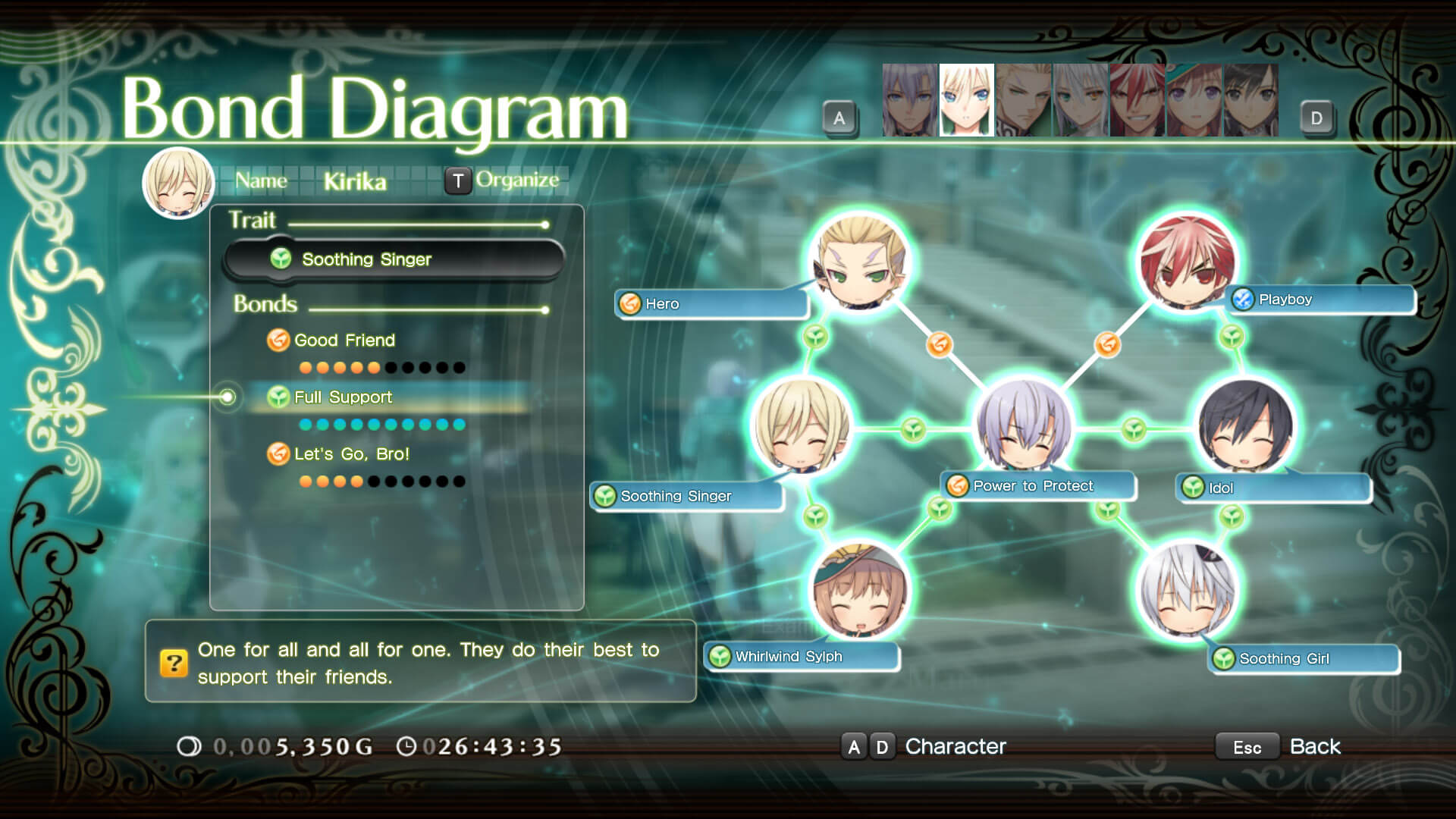The width and height of the screenshot is (1456, 819).
Task: Click the orange bond link below Hero
Action: pos(939,344)
